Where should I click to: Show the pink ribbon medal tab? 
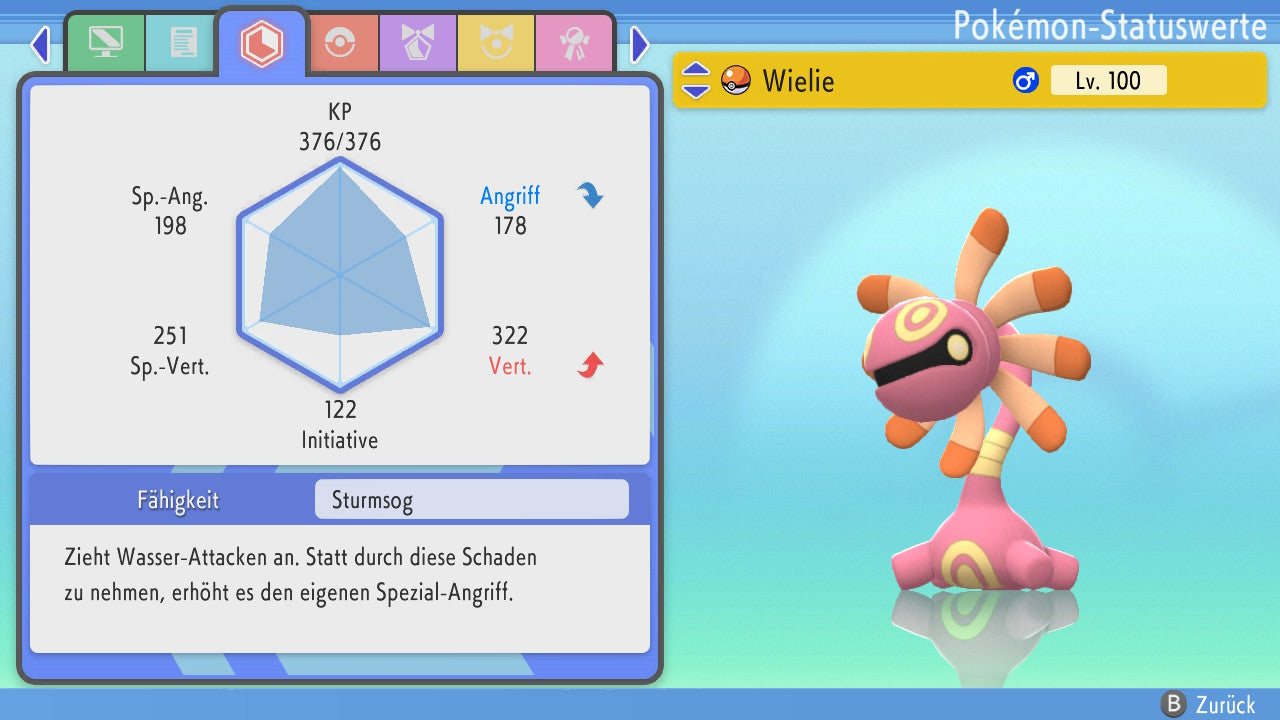tap(574, 43)
